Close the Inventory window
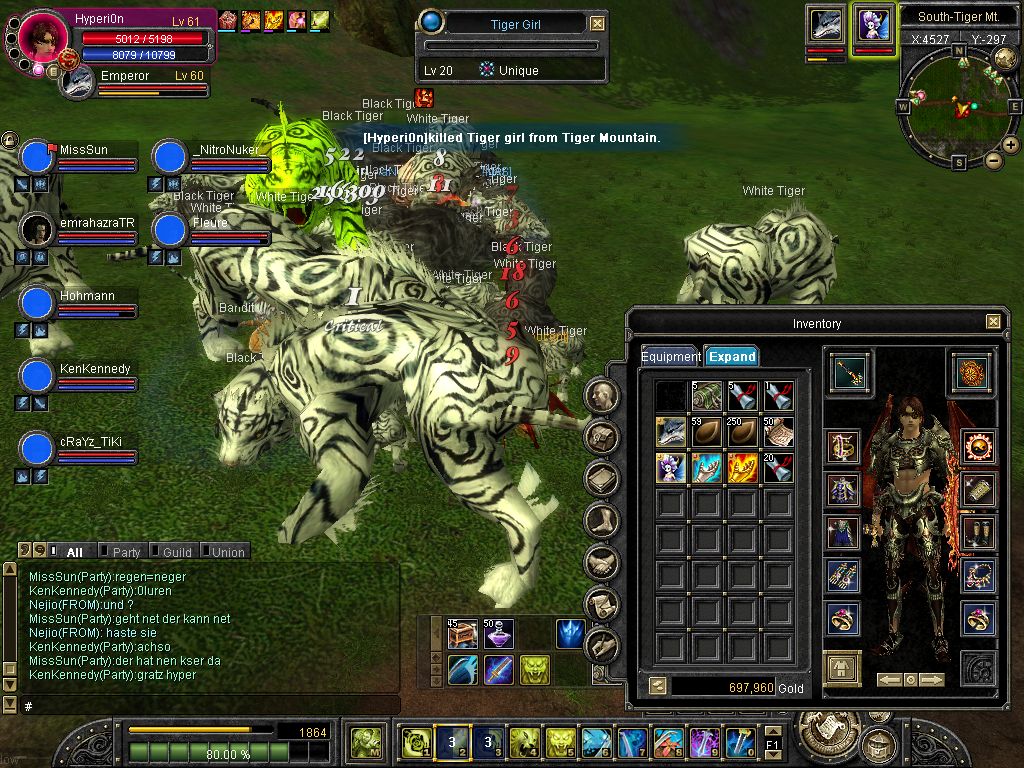 point(992,322)
